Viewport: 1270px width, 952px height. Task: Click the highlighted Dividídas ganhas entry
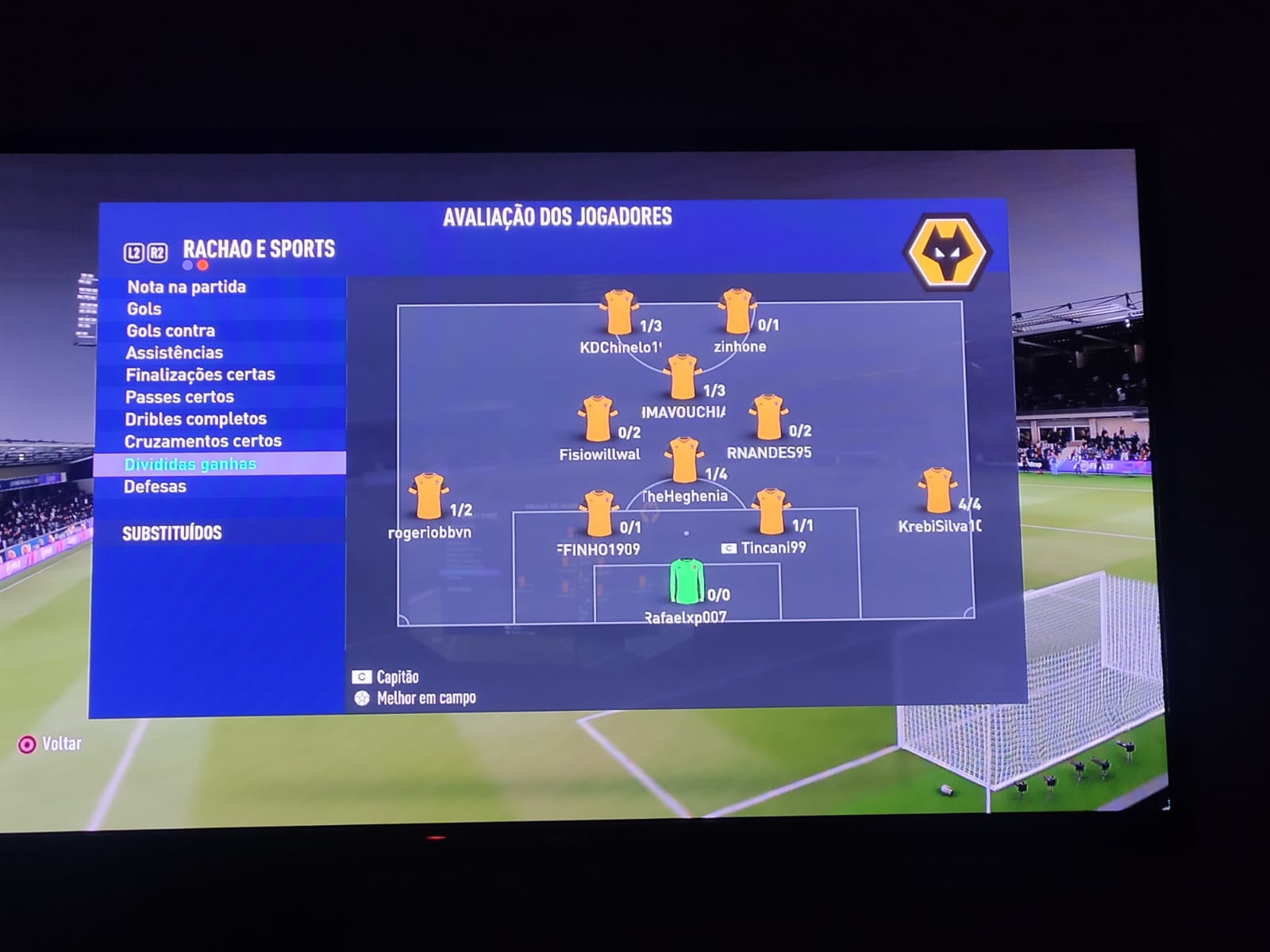click(x=190, y=464)
